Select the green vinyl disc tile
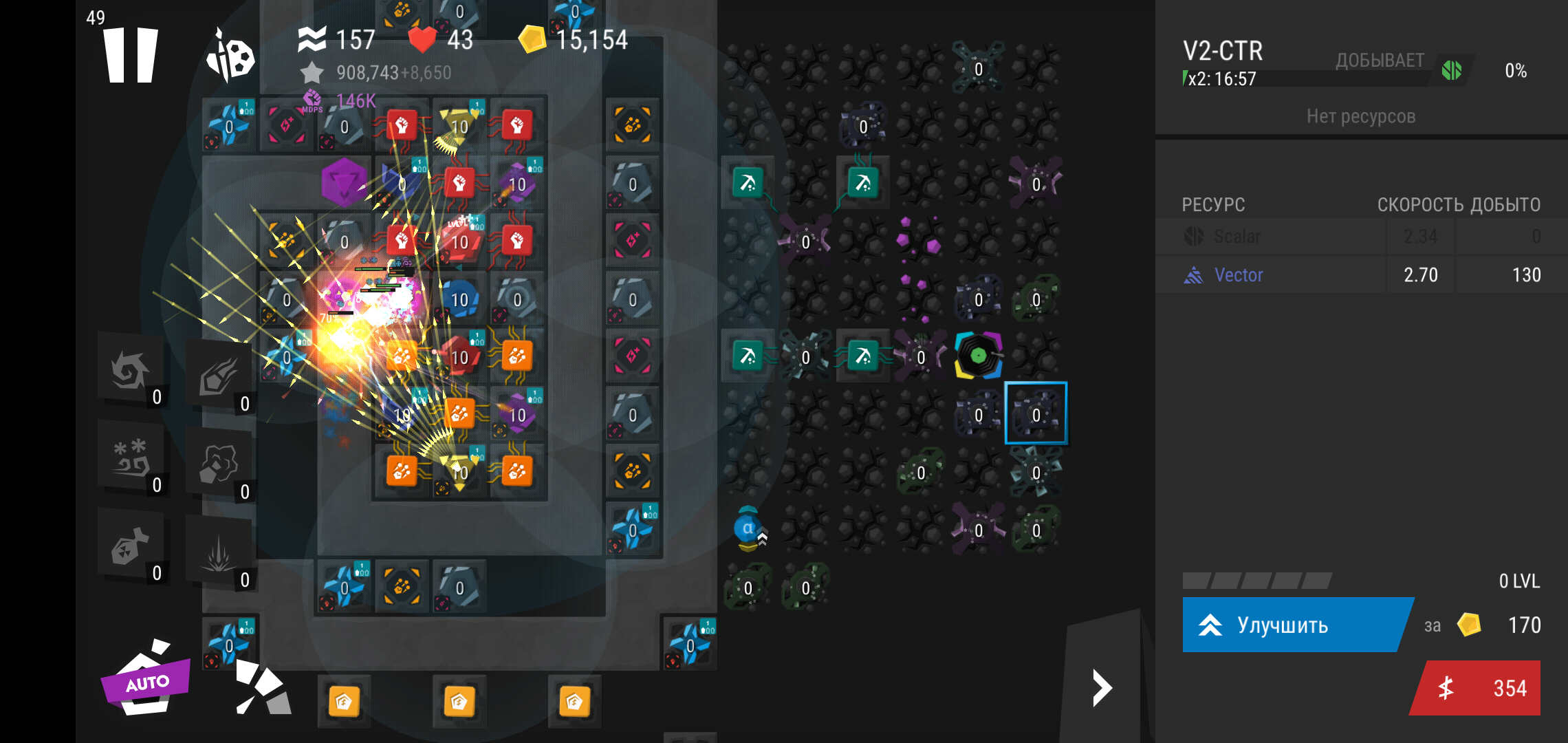Viewport: 1568px width, 743px height. click(x=978, y=356)
